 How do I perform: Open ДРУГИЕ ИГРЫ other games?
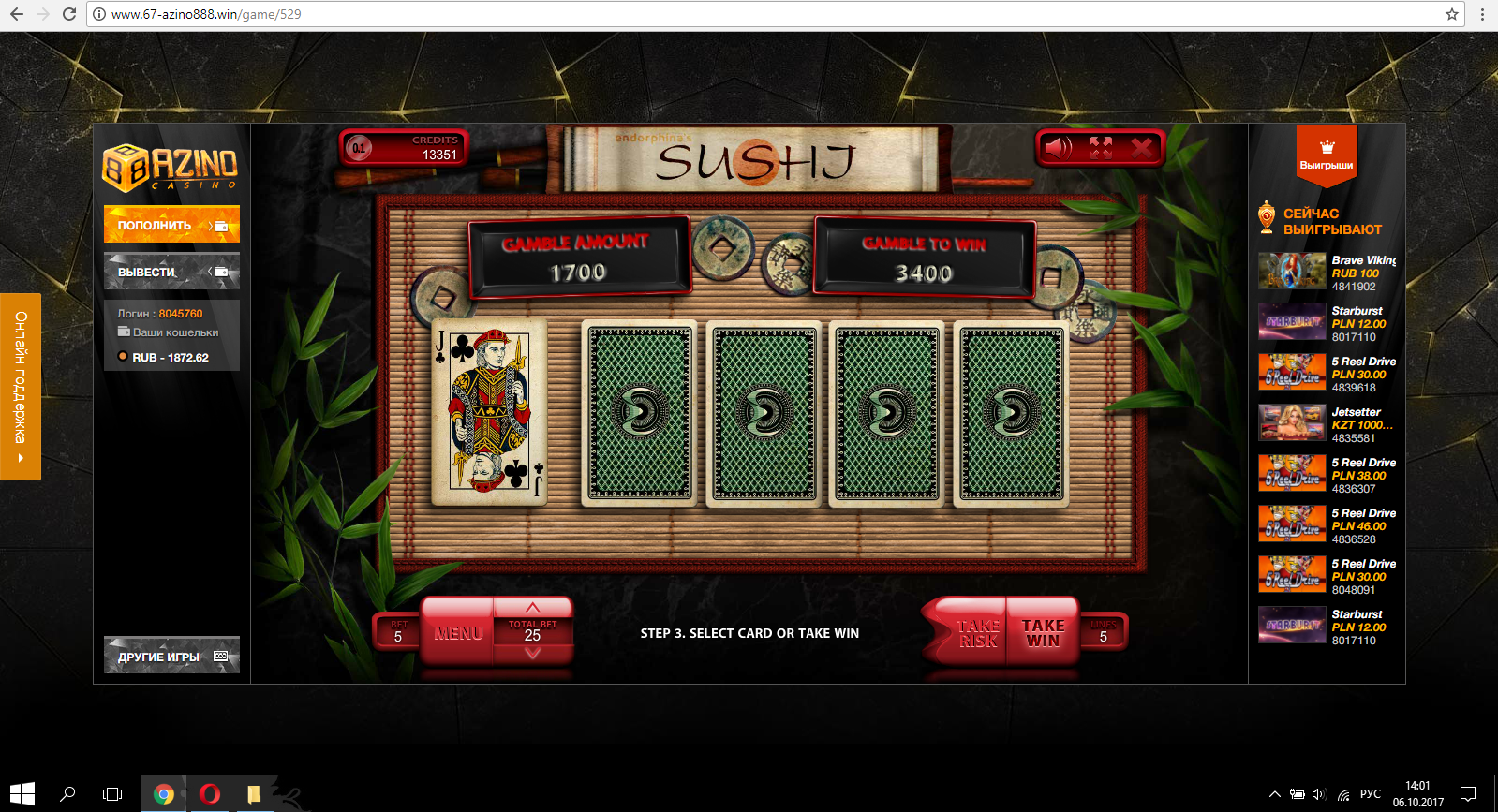coord(171,656)
